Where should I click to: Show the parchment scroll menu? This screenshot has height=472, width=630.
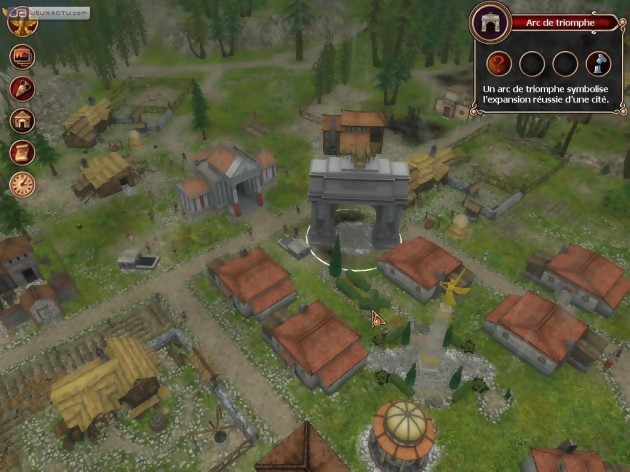coord(22,152)
